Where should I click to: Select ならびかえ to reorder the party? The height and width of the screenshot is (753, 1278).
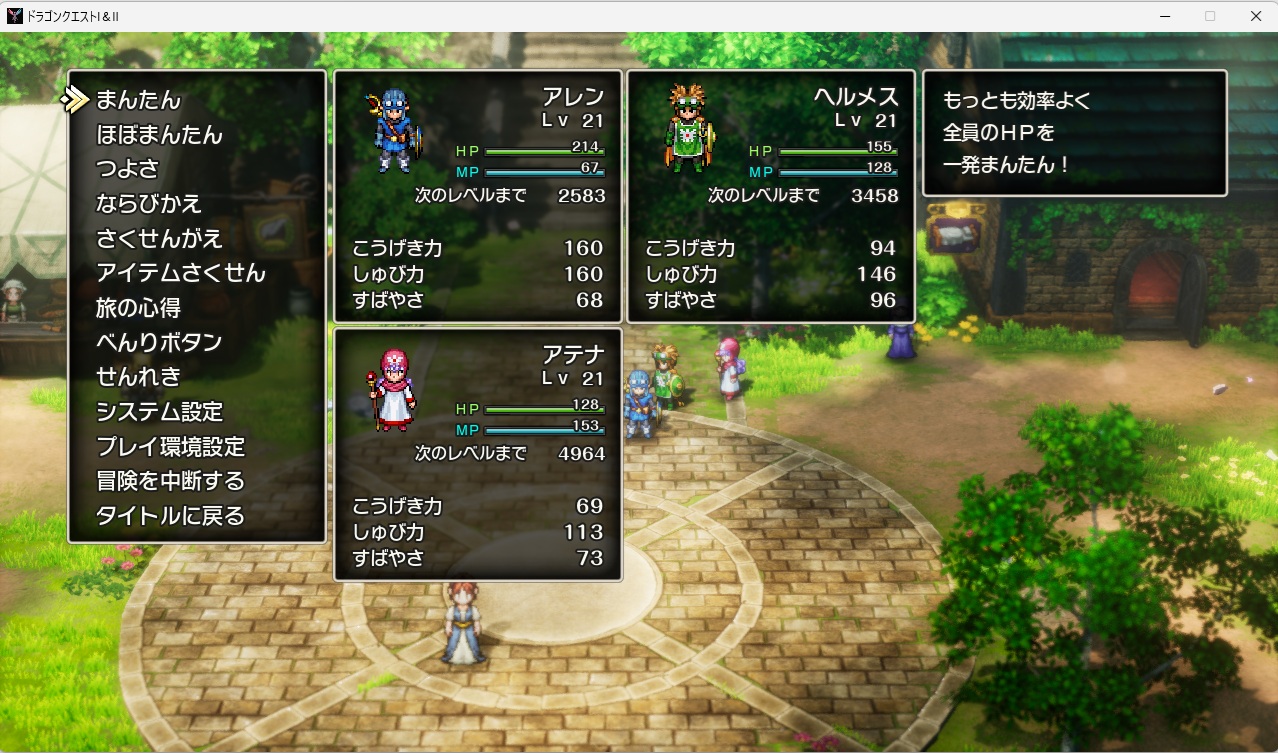149,204
